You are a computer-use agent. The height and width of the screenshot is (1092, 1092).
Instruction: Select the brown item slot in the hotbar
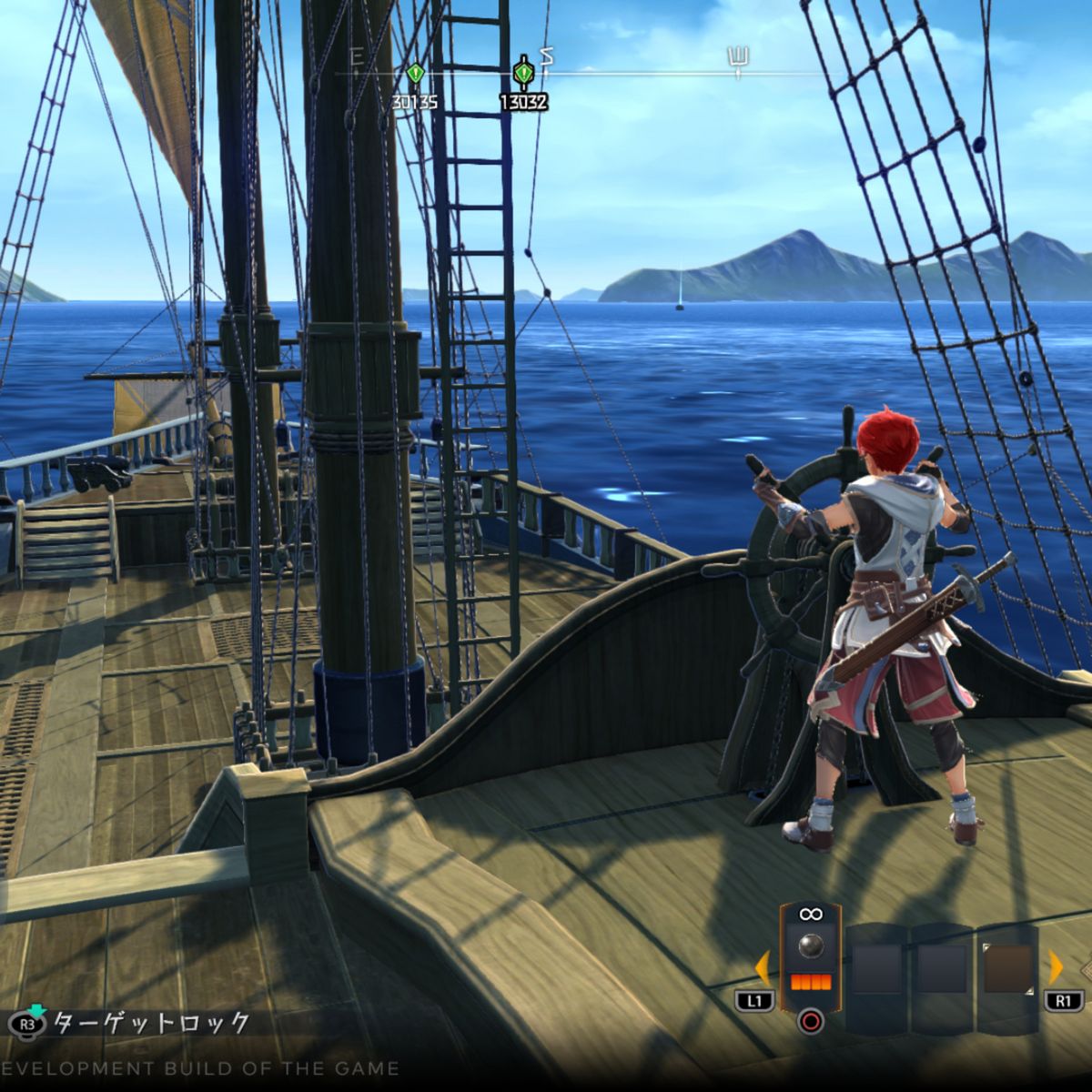(x=1007, y=968)
